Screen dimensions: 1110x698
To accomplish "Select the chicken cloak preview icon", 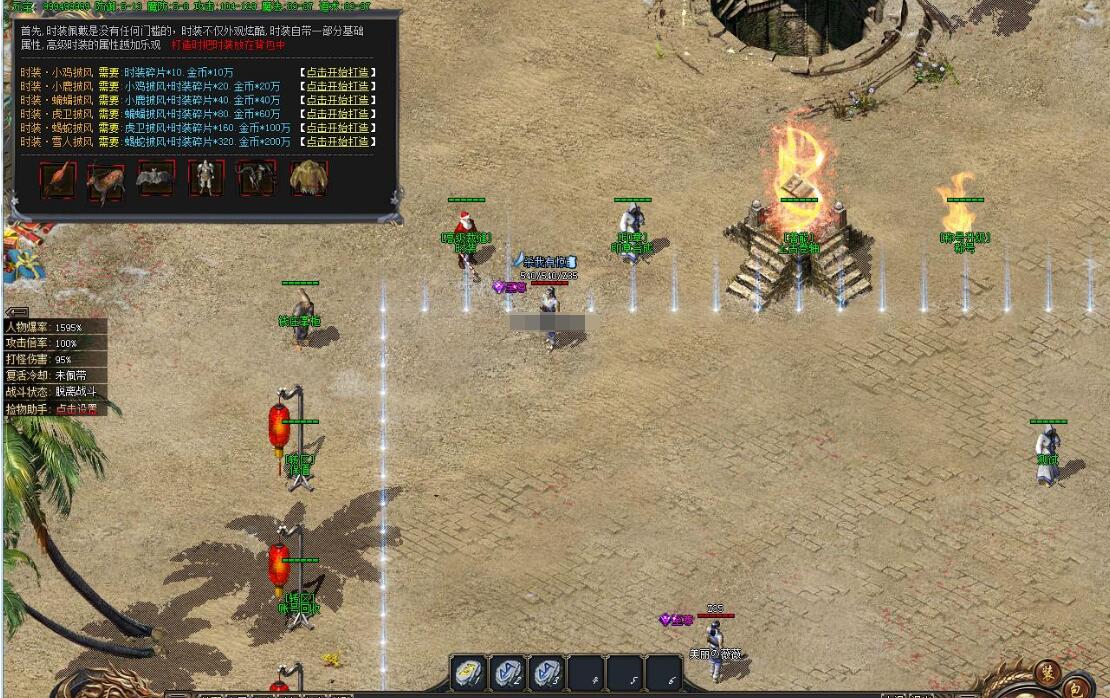I will [58, 179].
